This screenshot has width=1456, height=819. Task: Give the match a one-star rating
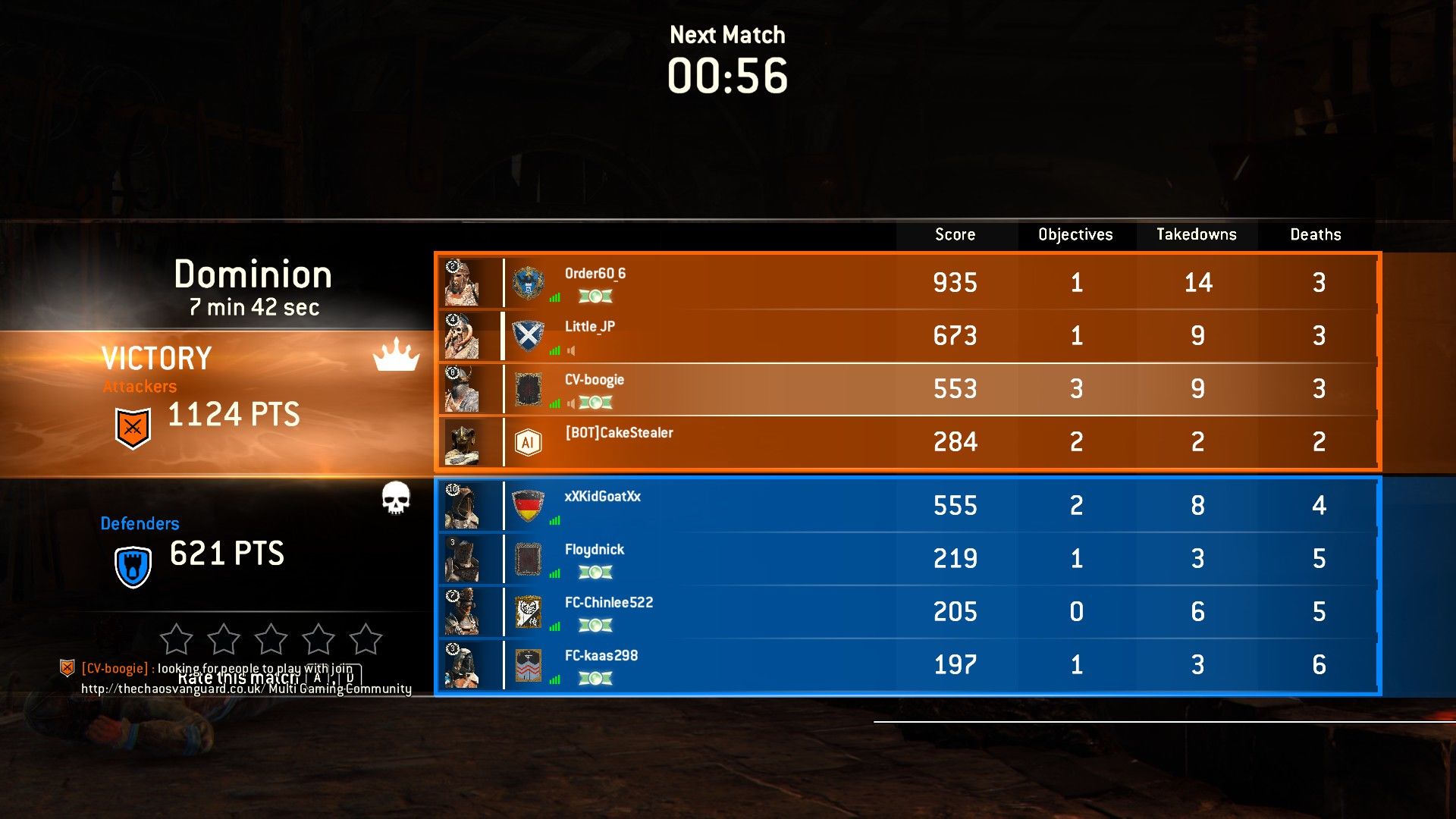coord(177,639)
